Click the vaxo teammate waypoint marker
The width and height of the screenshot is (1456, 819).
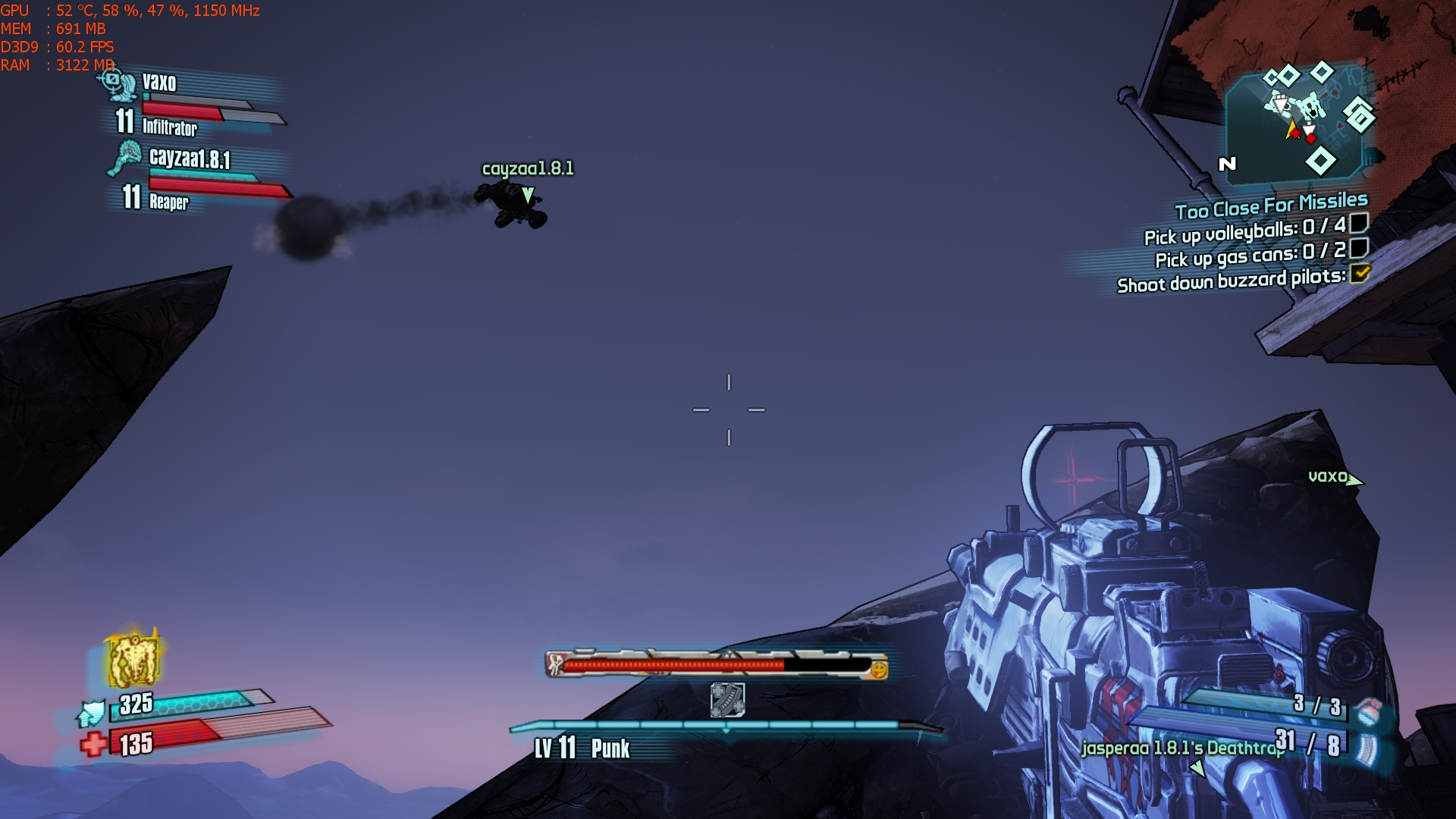point(1354,479)
